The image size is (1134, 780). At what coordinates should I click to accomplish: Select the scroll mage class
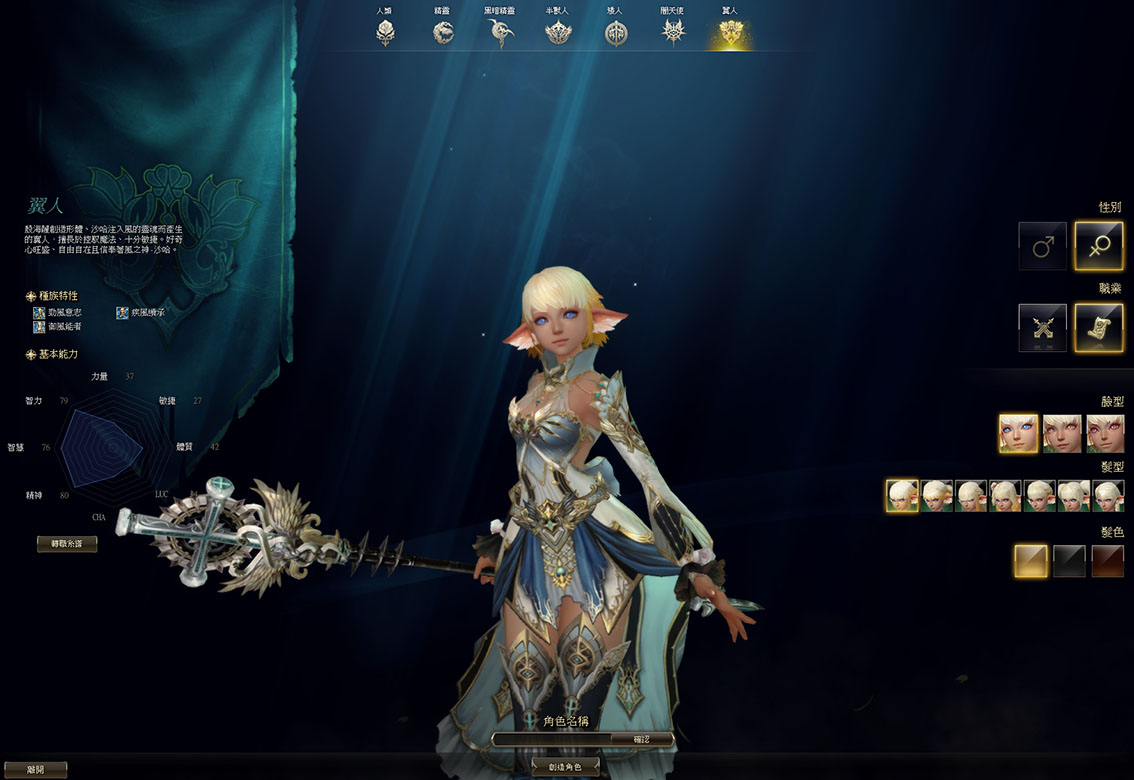click(x=1098, y=328)
